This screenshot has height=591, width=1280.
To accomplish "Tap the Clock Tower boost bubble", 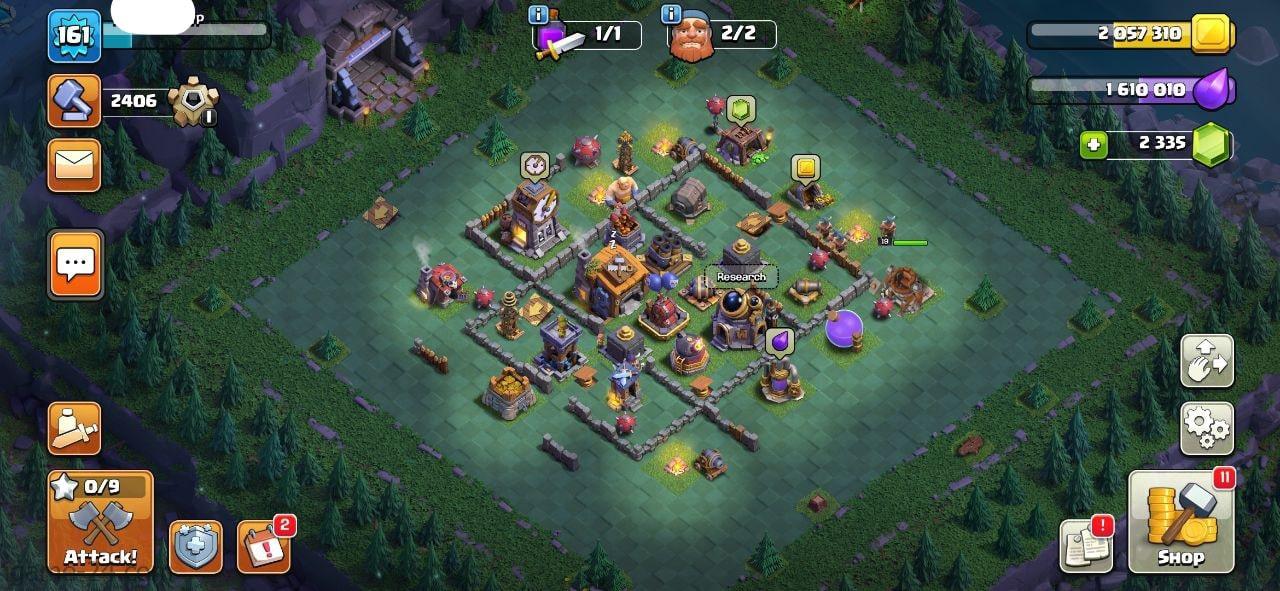I will (x=534, y=164).
